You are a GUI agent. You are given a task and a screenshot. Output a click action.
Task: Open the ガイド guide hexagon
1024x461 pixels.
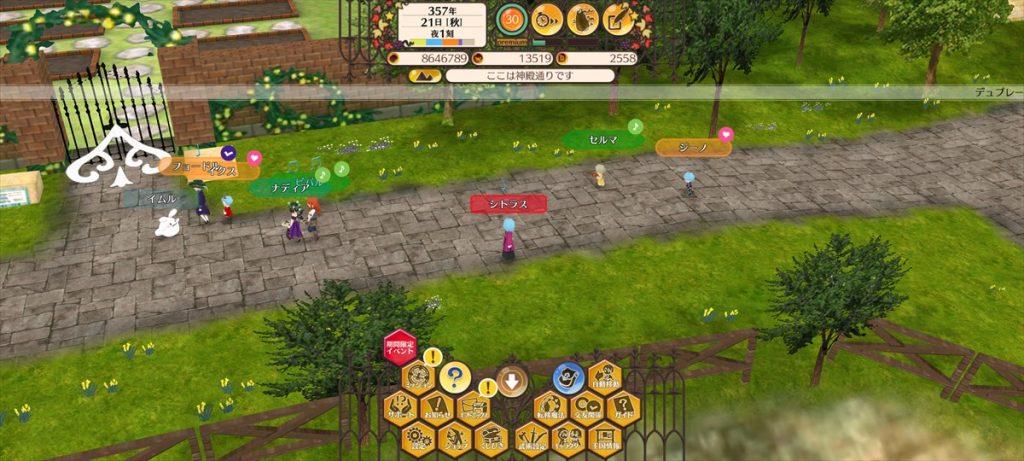point(622,407)
